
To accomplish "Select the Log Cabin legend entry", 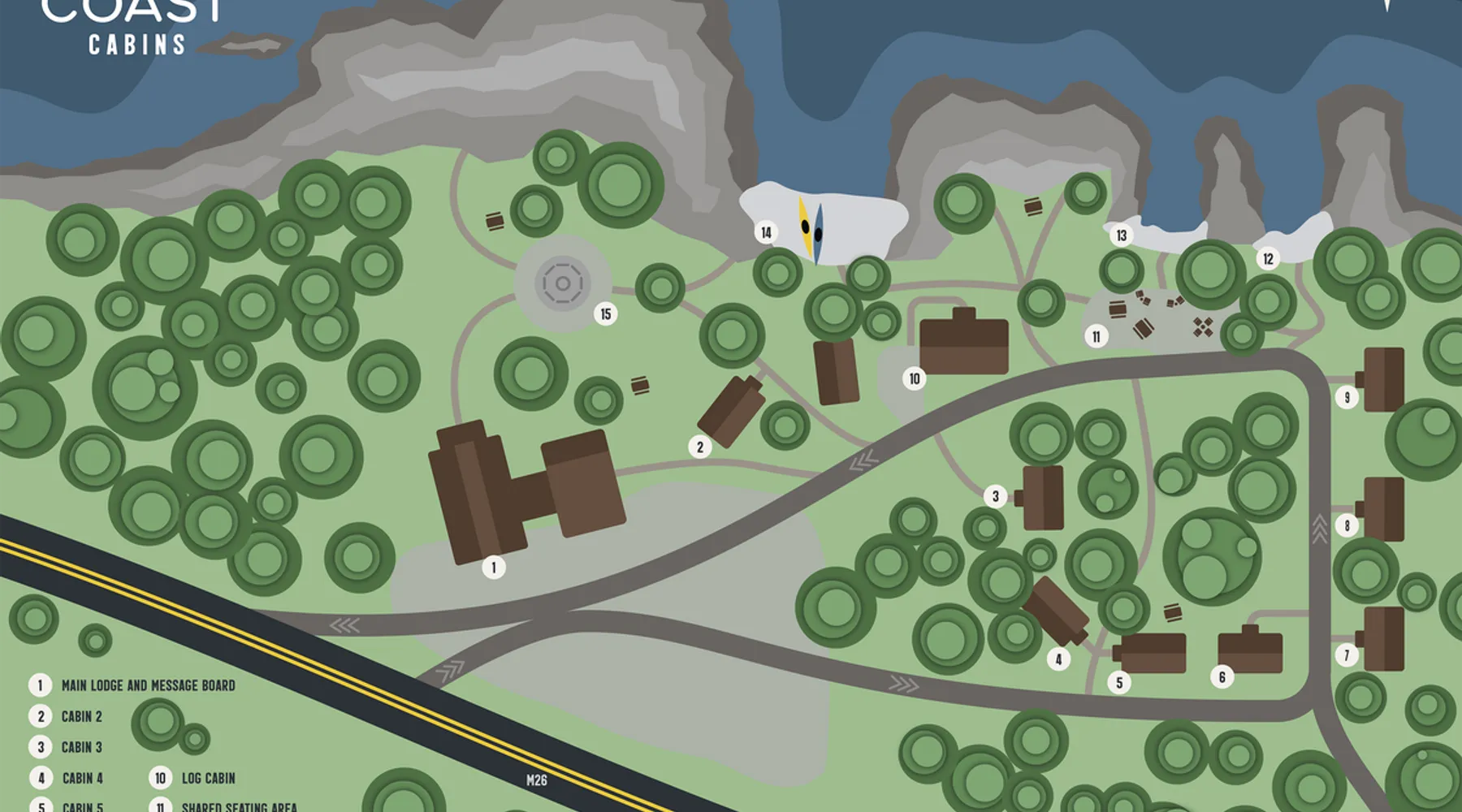I will 208,778.
